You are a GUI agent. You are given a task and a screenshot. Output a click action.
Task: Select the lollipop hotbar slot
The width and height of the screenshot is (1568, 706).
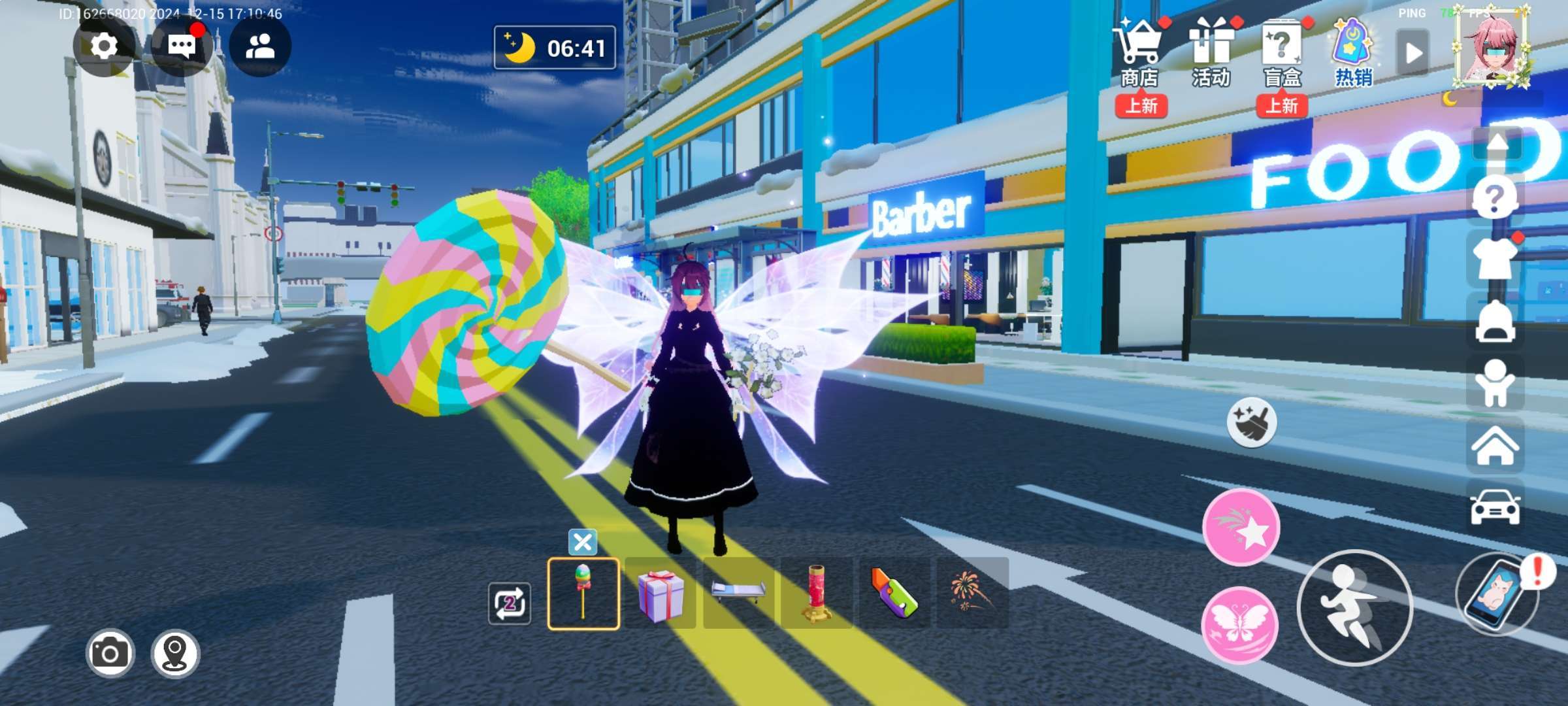[583, 594]
